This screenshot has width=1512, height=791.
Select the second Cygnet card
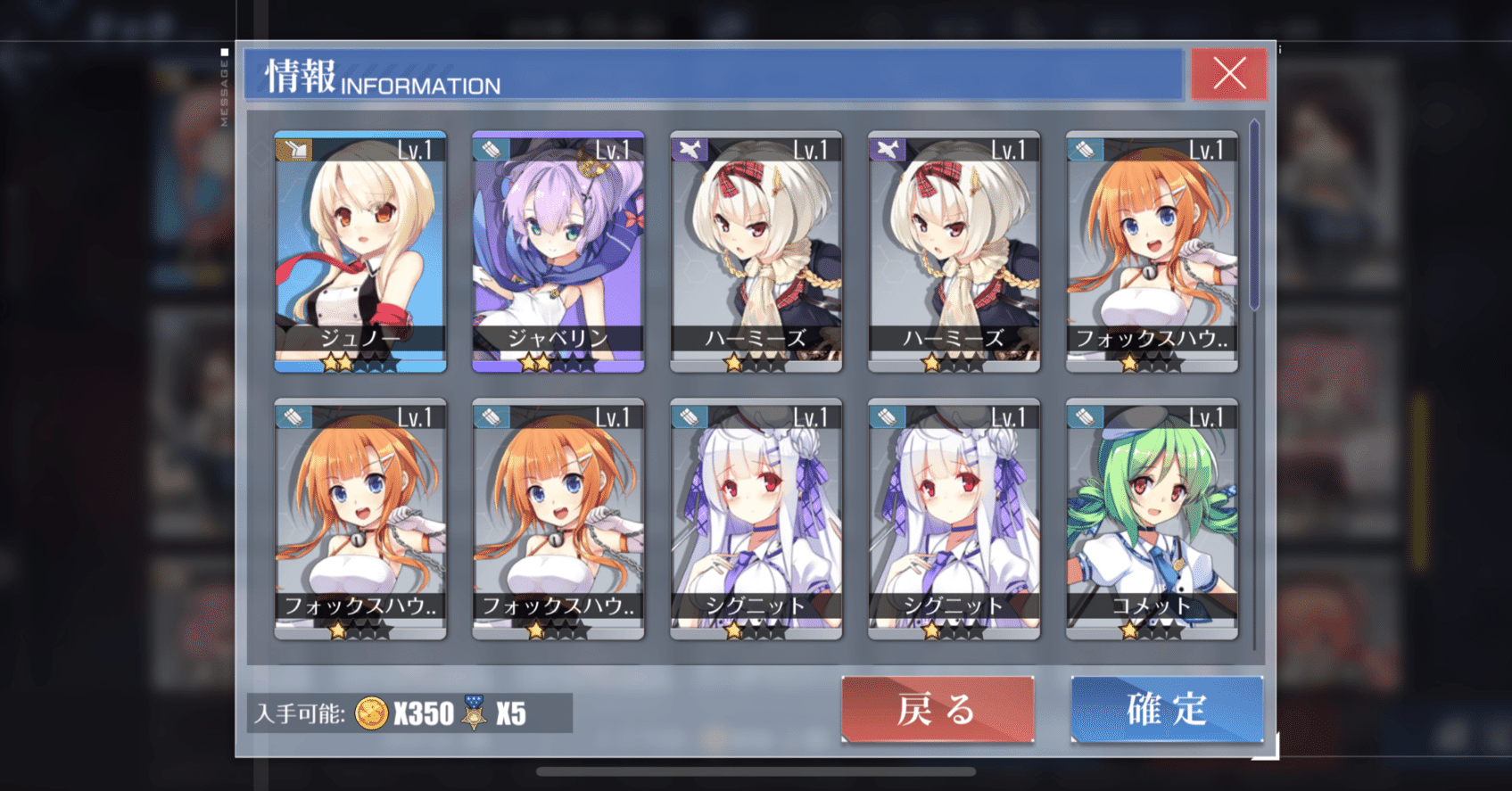[x=953, y=522]
